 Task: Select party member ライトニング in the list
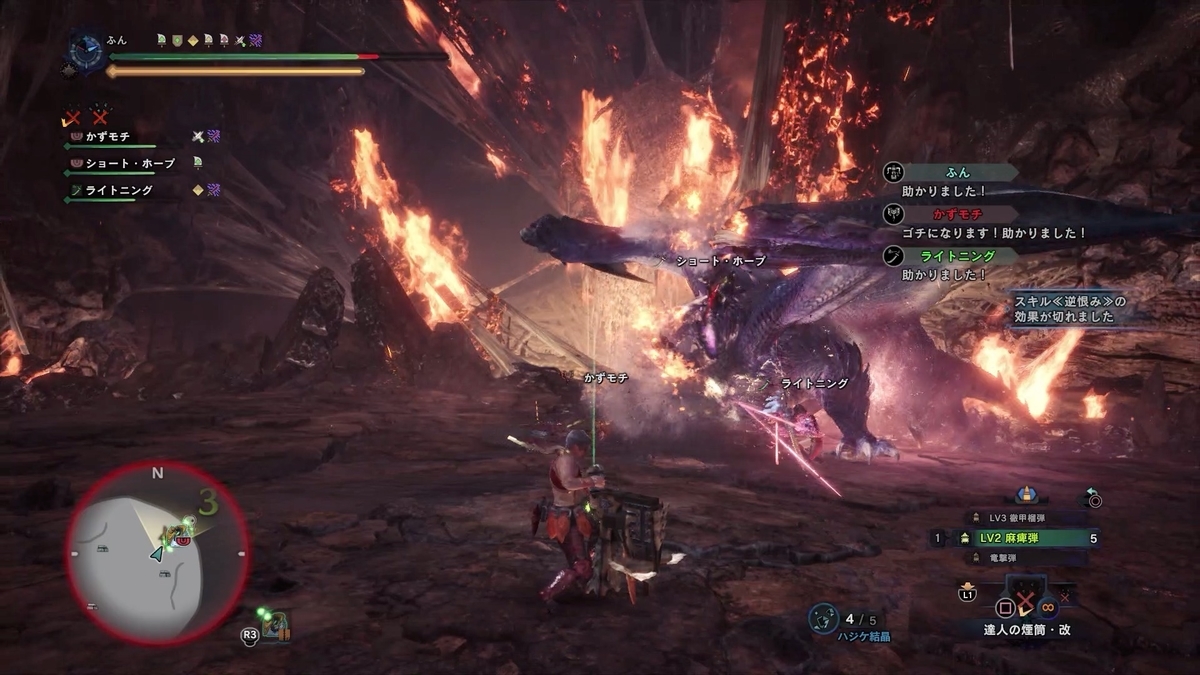pyautogui.click(x=118, y=190)
